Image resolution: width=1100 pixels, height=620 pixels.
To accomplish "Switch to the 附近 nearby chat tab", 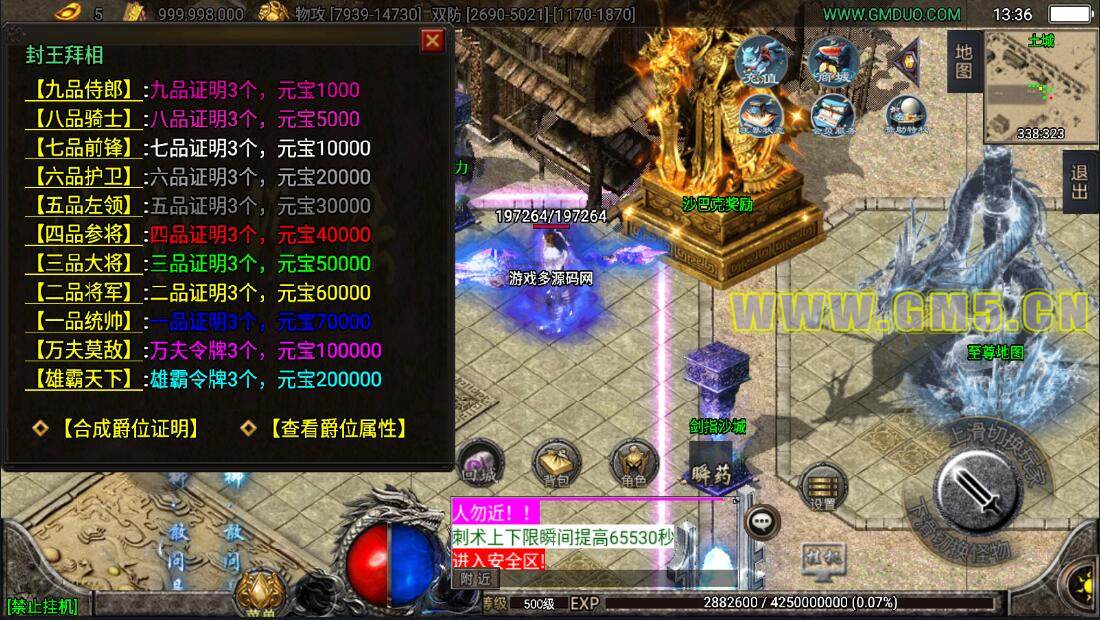I will click(x=475, y=579).
